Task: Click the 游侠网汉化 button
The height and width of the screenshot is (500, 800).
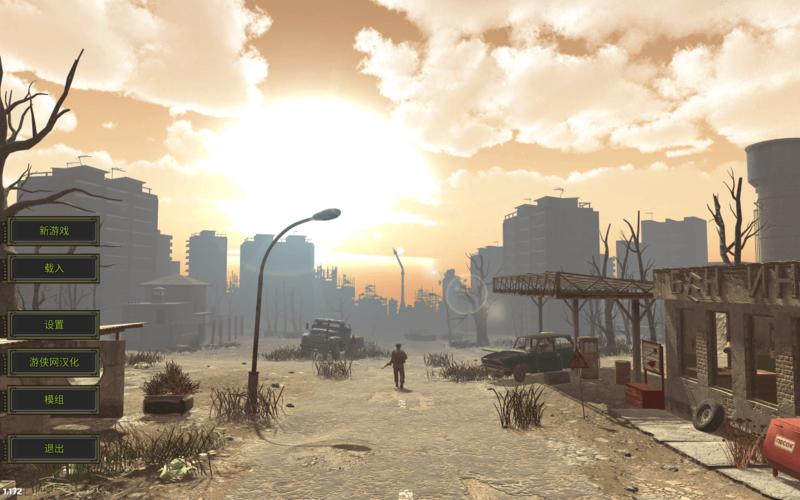Action: [54, 362]
